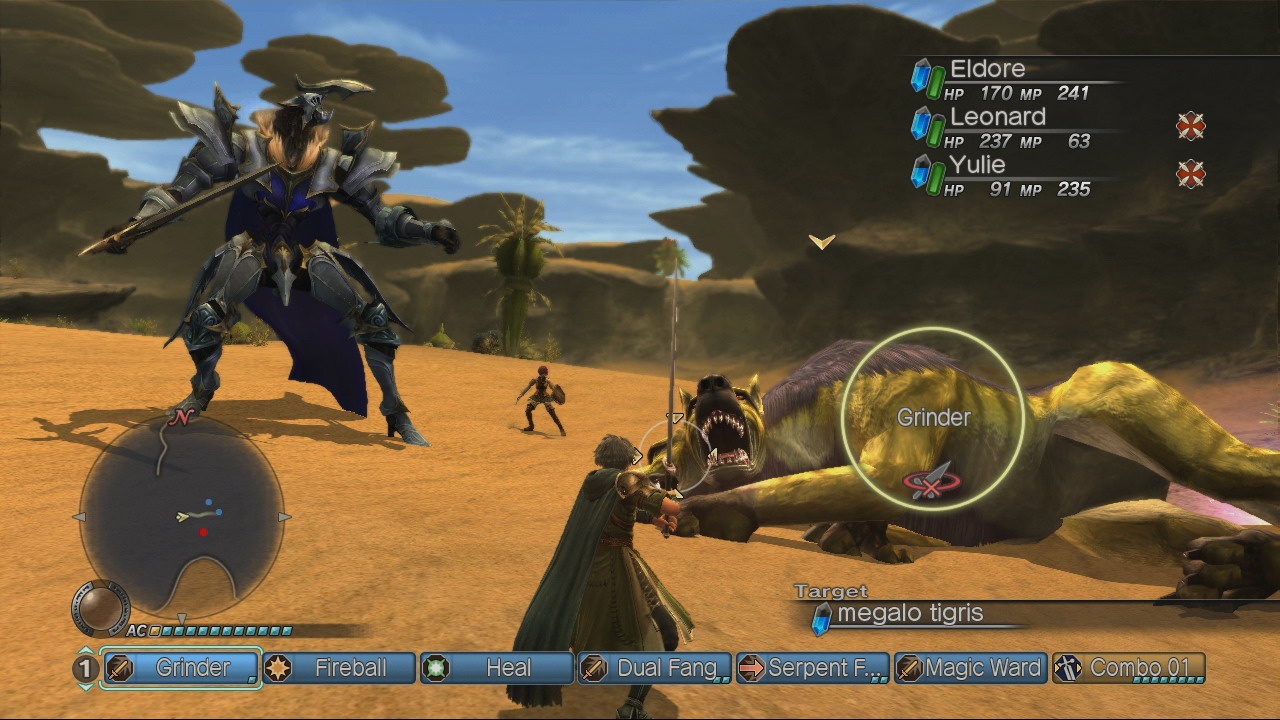Toggle Yulie's red status cross
The image size is (1280, 720).
(x=1191, y=174)
